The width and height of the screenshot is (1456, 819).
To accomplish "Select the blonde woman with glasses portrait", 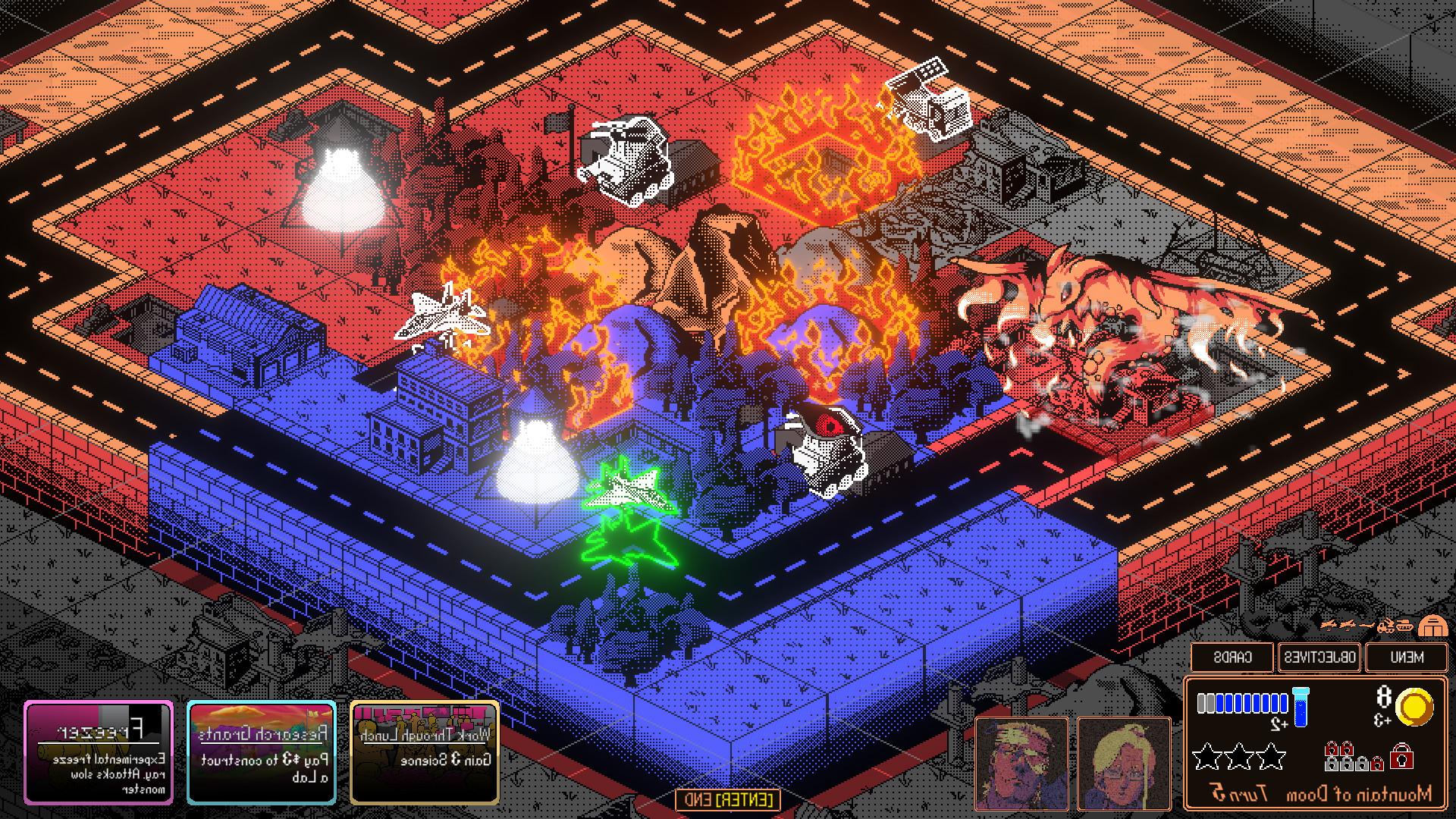I will click(x=1124, y=762).
